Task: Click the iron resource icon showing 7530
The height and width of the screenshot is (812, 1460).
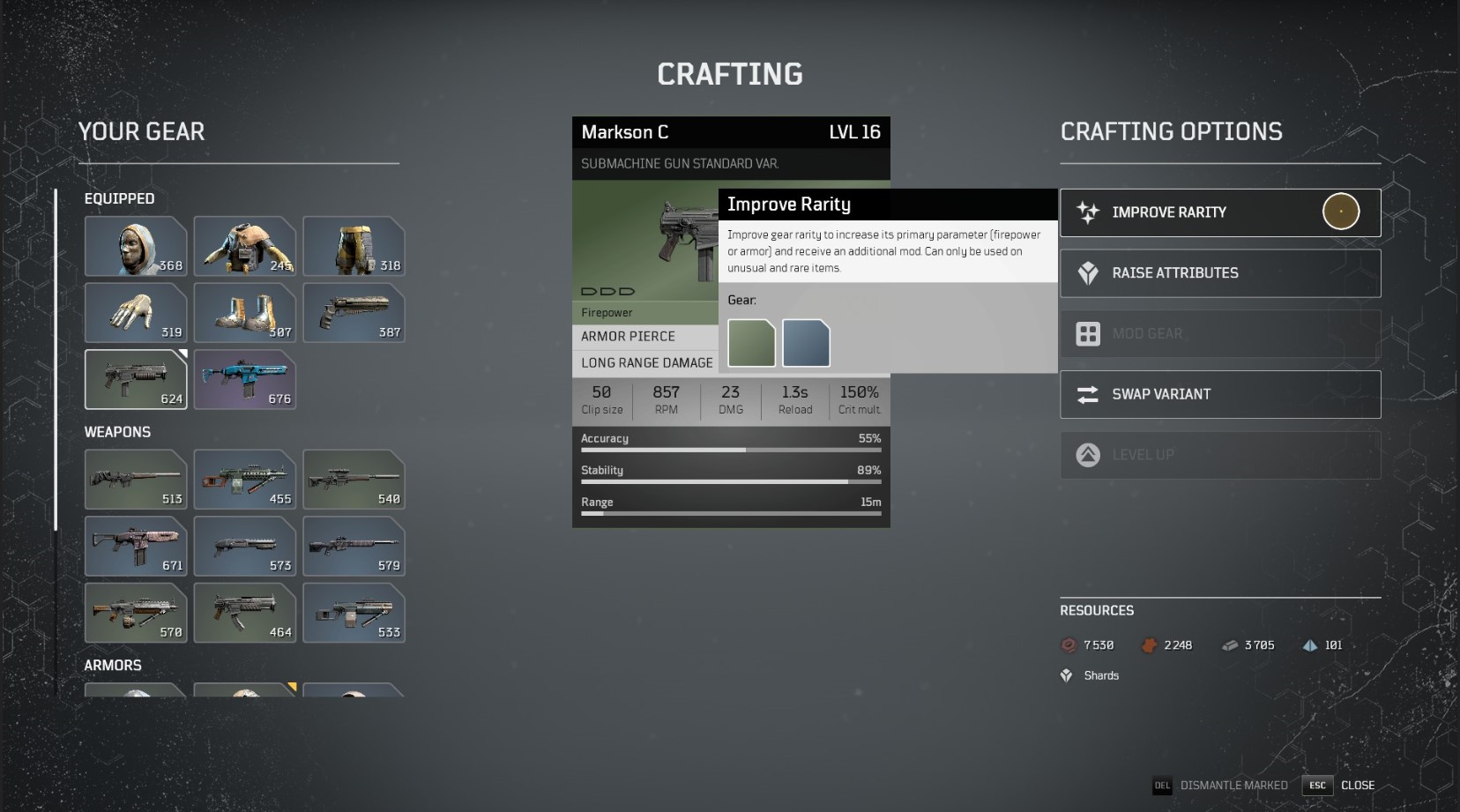Action: click(1068, 644)
